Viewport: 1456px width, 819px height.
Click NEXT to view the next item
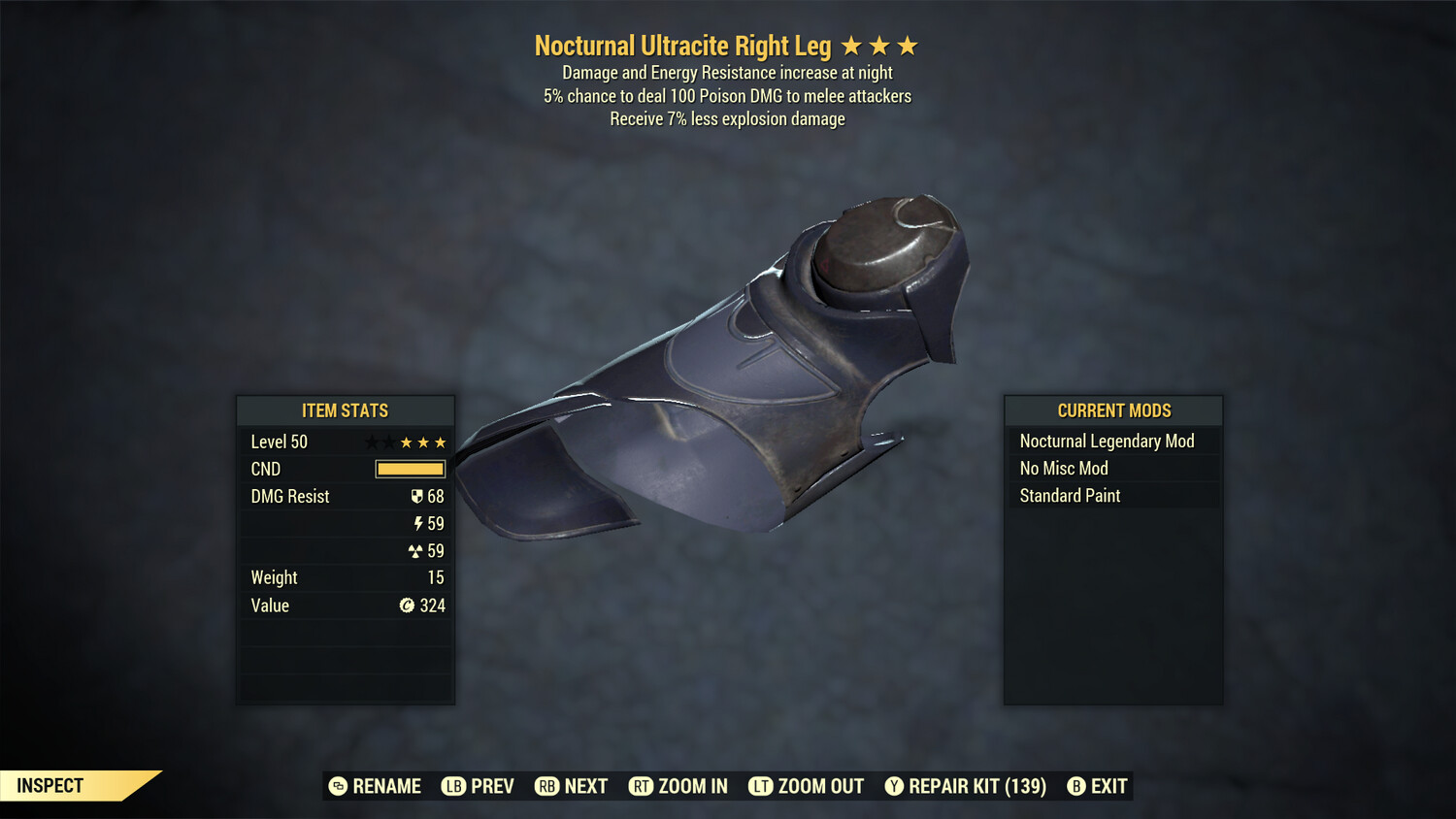(x=572, y=786)
